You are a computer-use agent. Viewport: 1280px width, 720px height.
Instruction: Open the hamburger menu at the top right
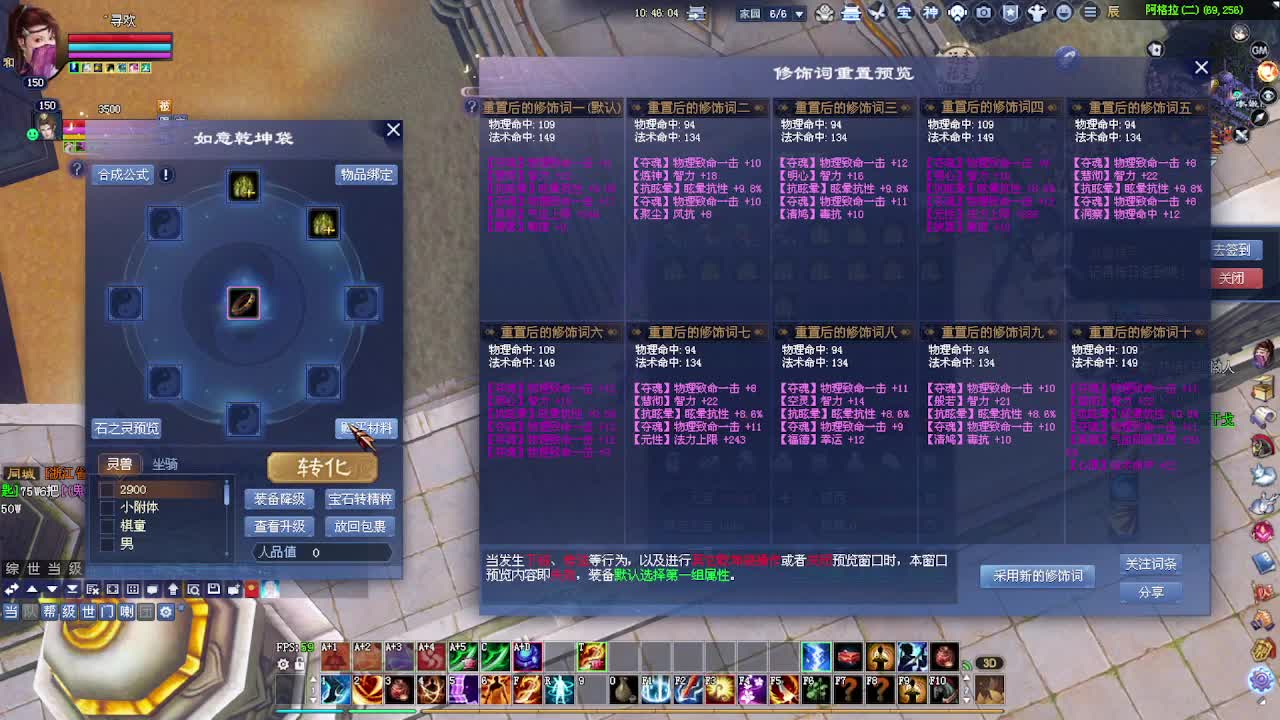click(1089, 12)
